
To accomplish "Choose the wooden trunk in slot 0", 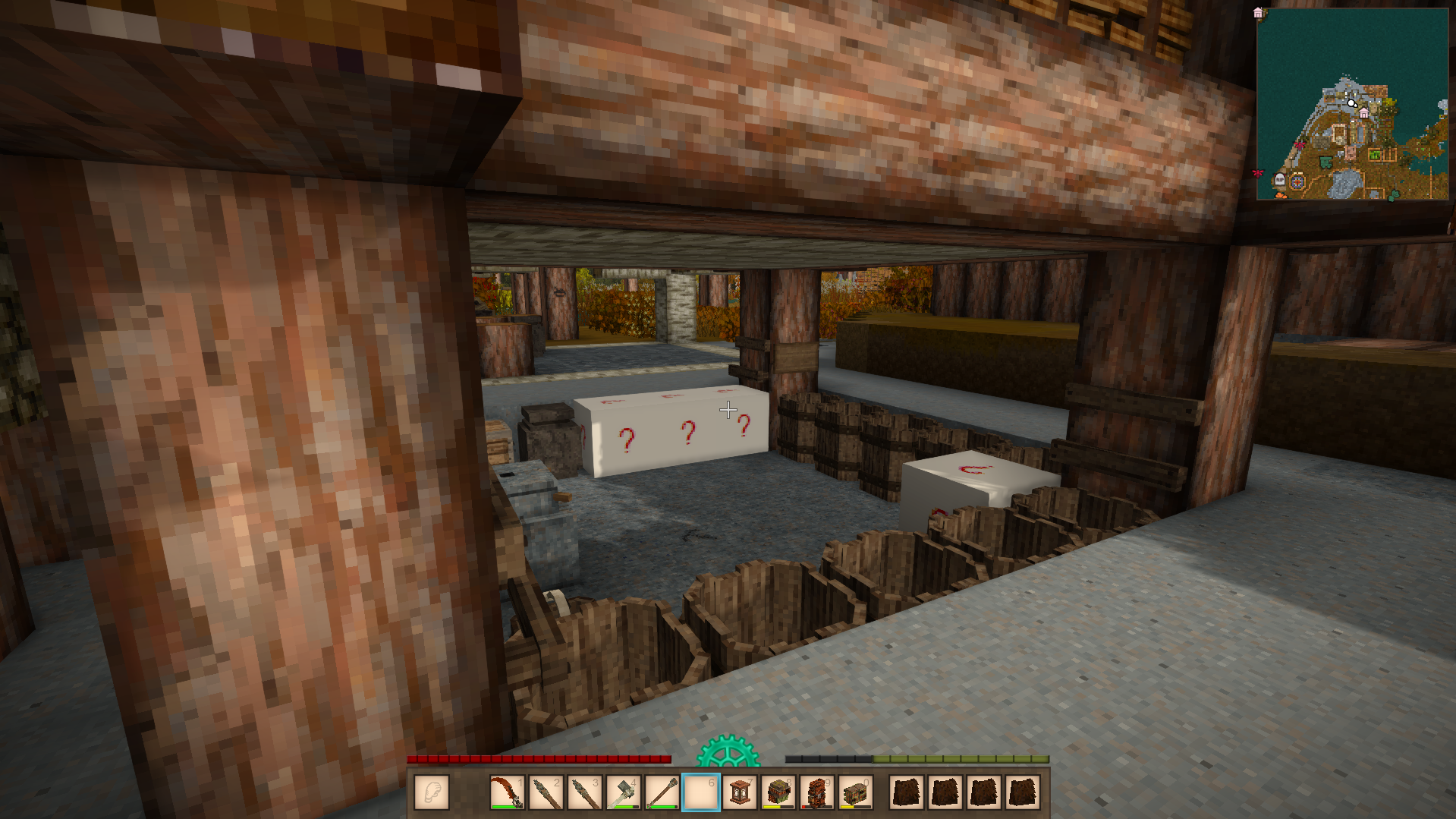I will coord(856,792).
